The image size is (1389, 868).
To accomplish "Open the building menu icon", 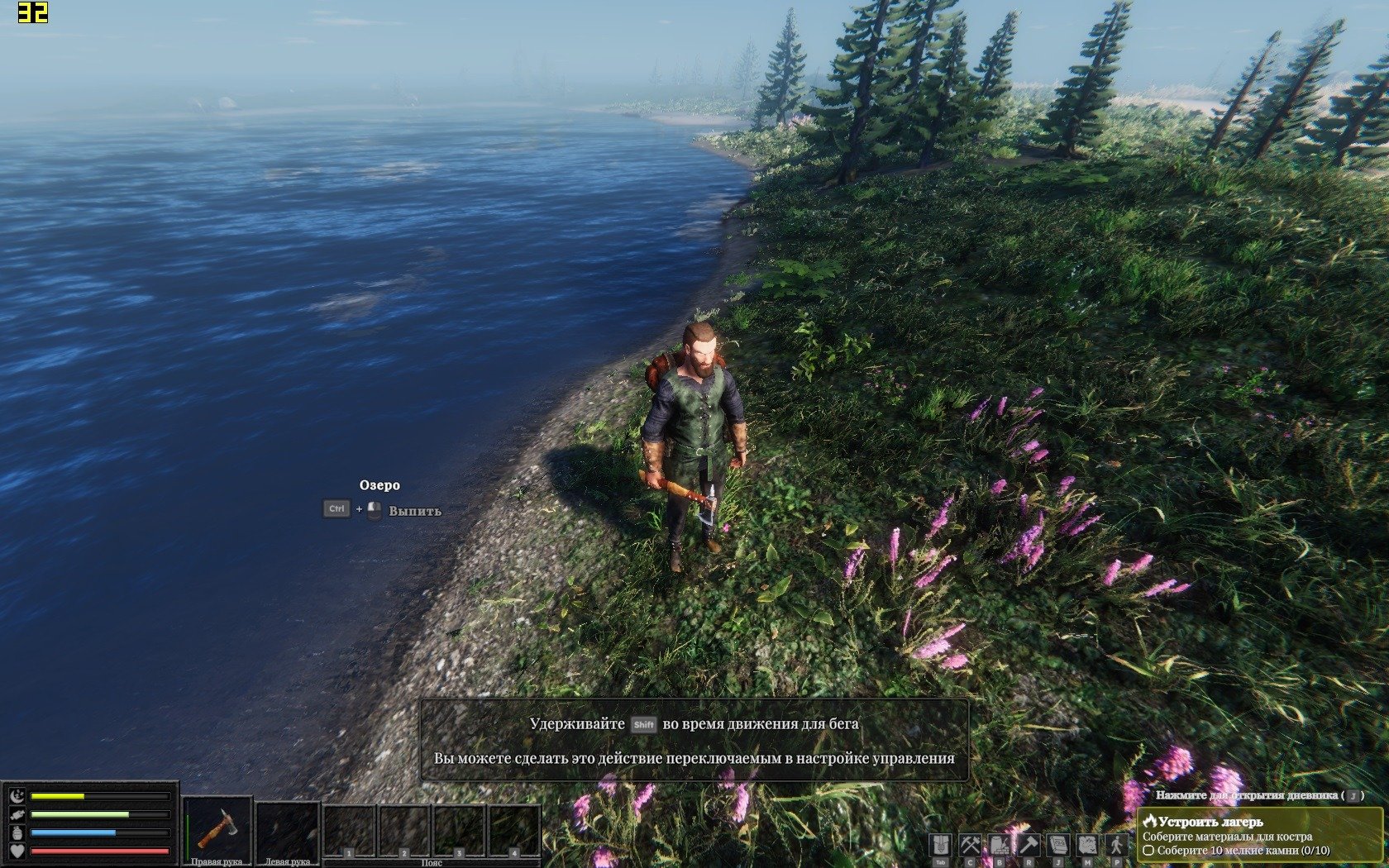I will [x=1000, y=845].
